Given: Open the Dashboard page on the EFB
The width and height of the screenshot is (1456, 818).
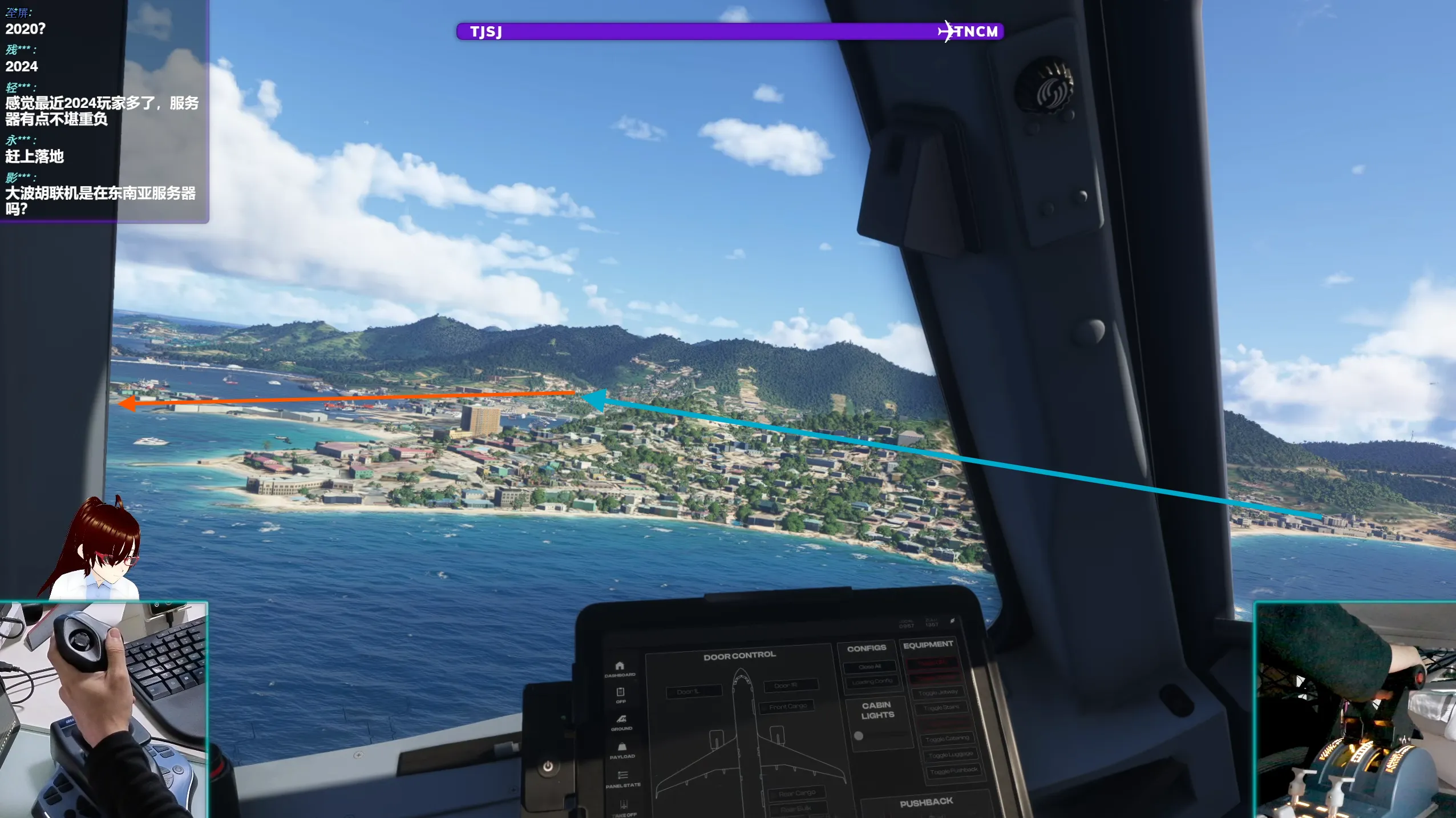Looking at the screenshot, I should [x=620, y=666].
